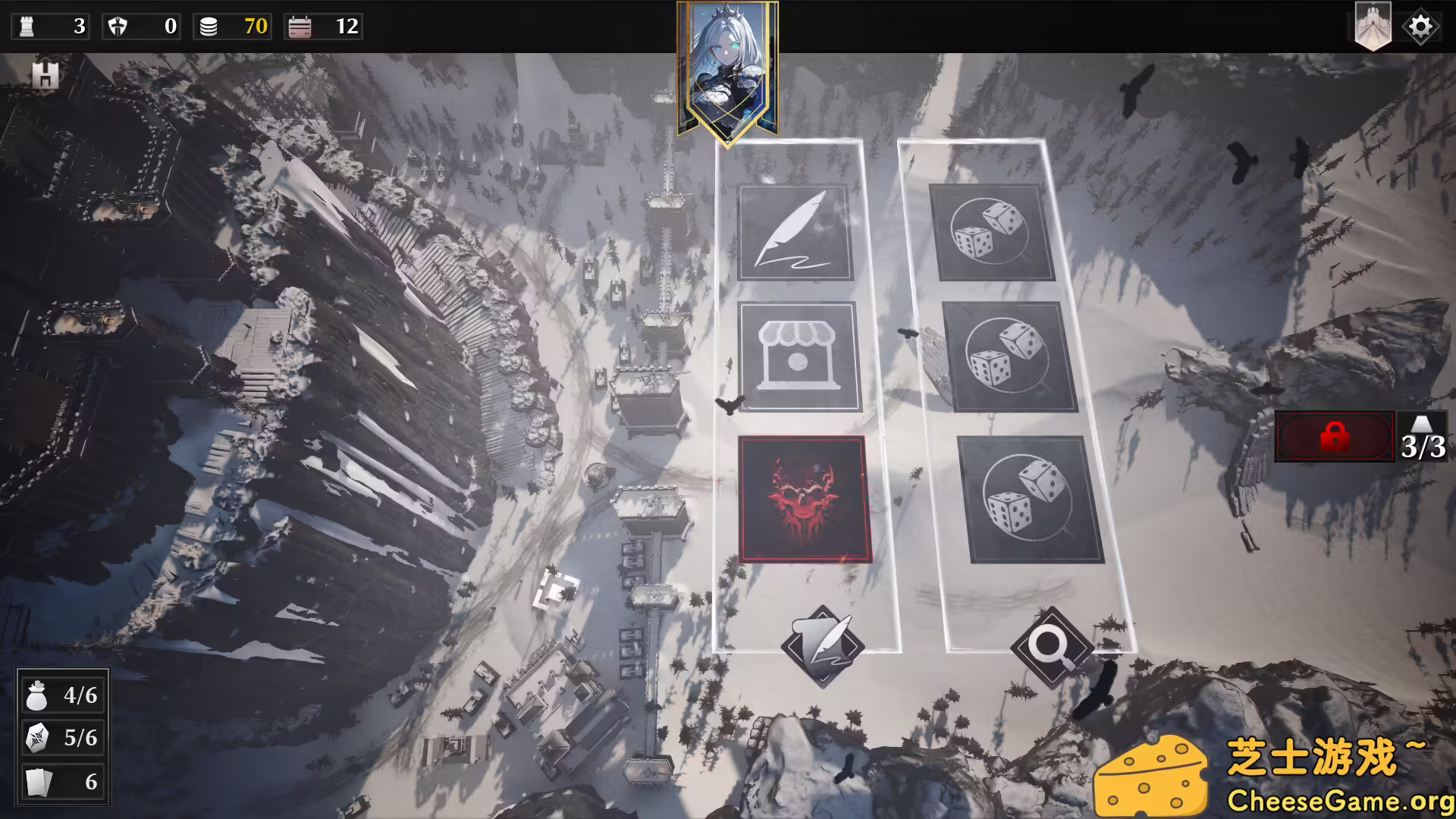
Task: Click the shield counter showing 0
Action: coord(141,27)
